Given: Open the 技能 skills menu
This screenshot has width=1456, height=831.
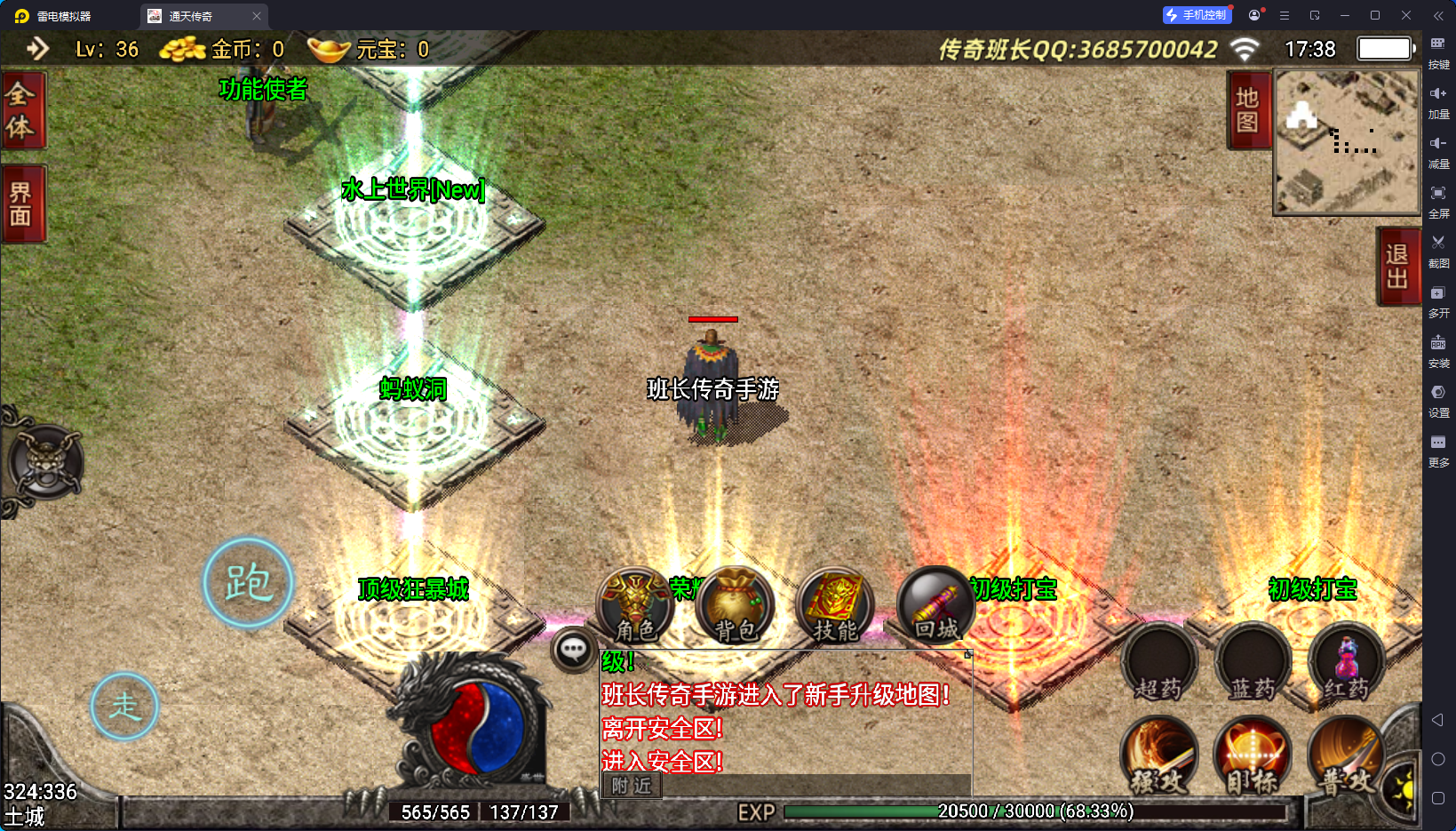Looking at the screenshot, I should (x=835, y=605).
